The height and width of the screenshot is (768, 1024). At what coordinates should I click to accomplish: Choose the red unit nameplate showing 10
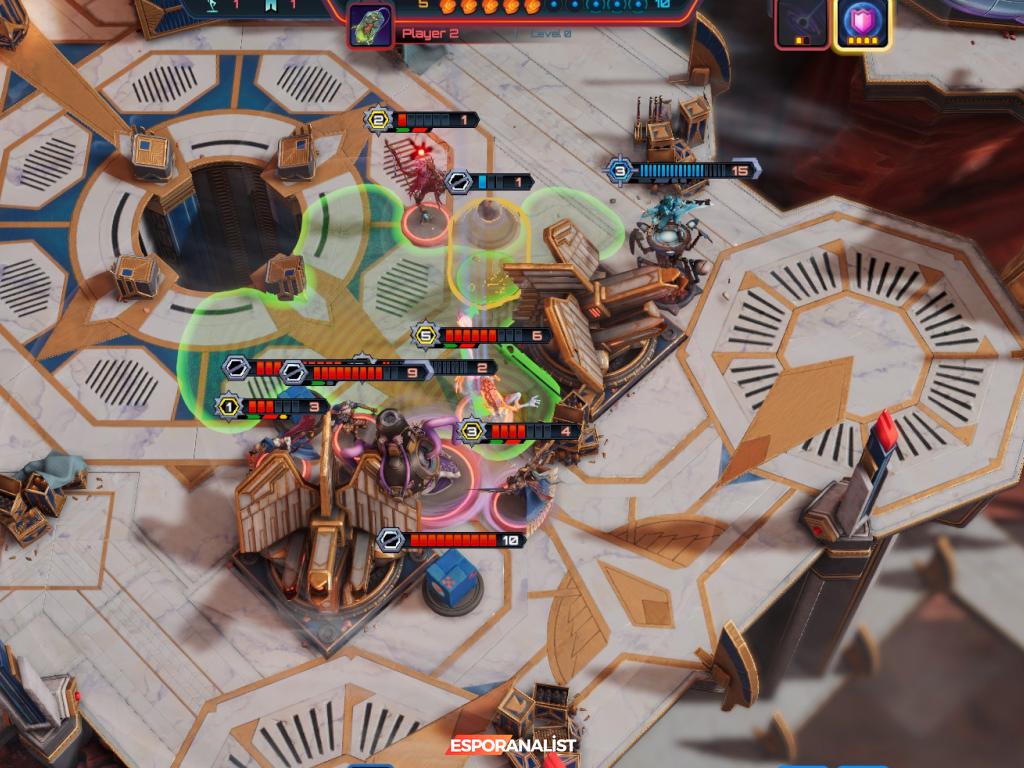tap(453, 540)
